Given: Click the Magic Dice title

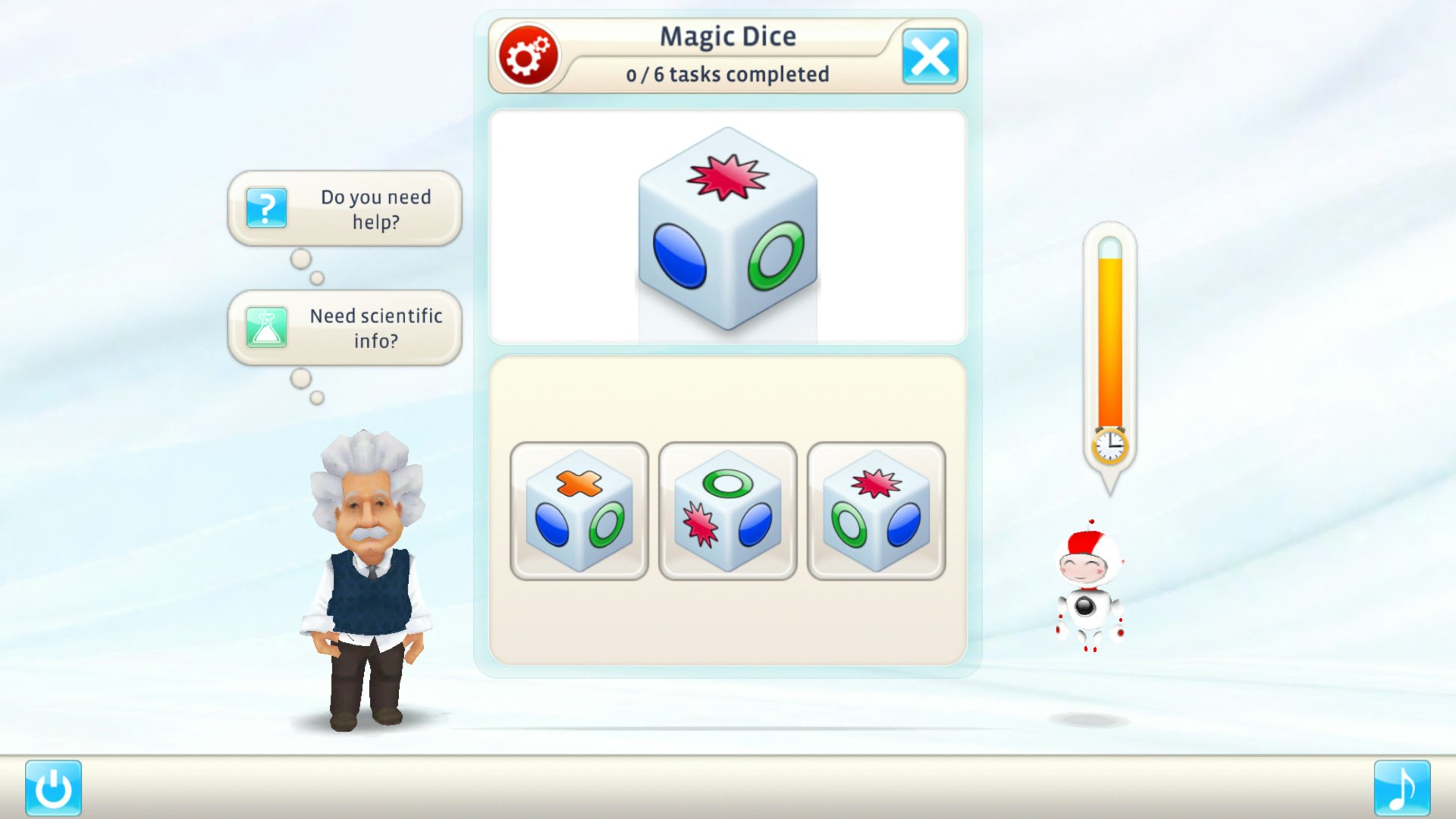Looking at the screenshot, I should [728, 35].
